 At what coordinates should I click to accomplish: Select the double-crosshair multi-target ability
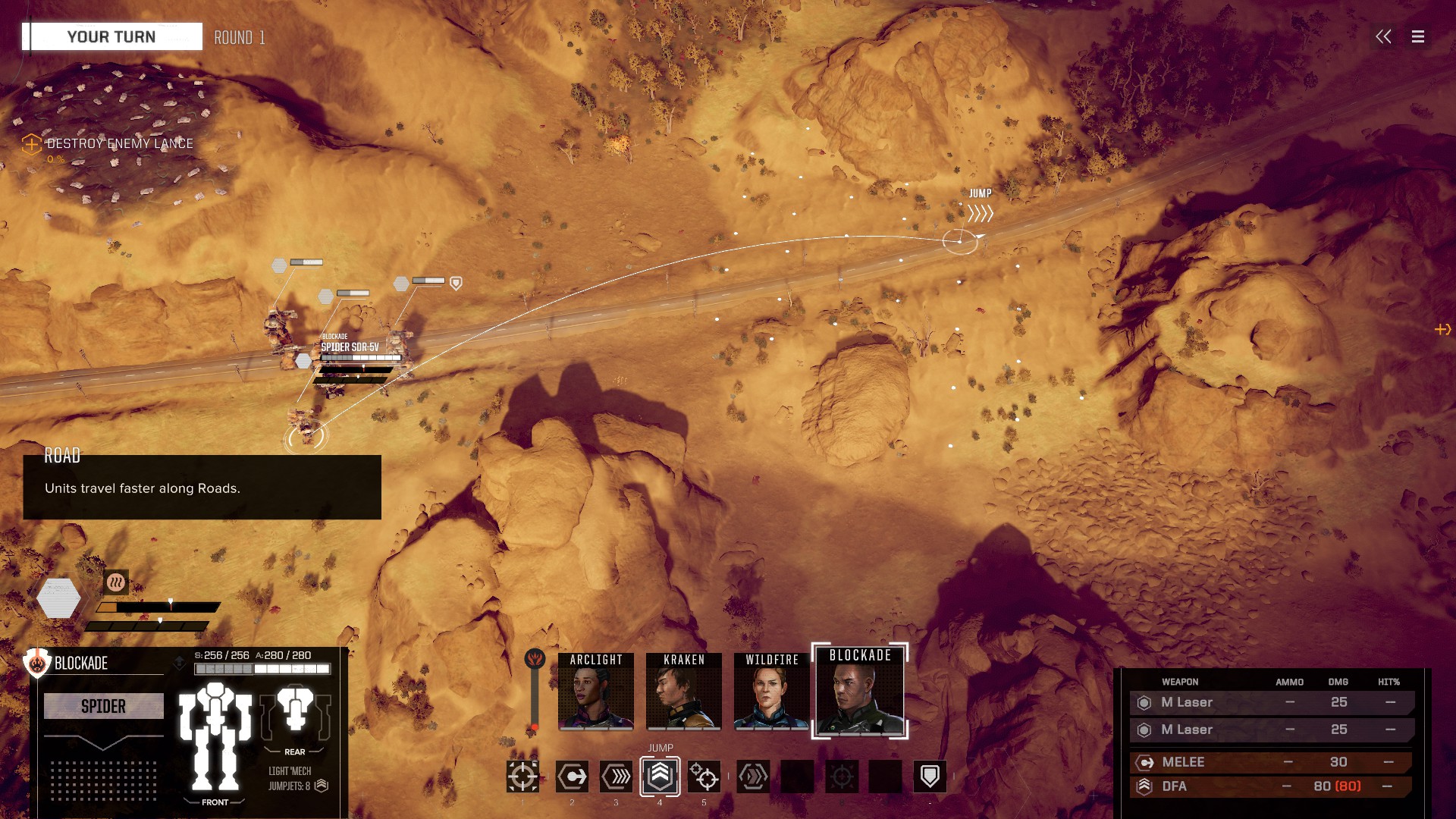(704, 777)
